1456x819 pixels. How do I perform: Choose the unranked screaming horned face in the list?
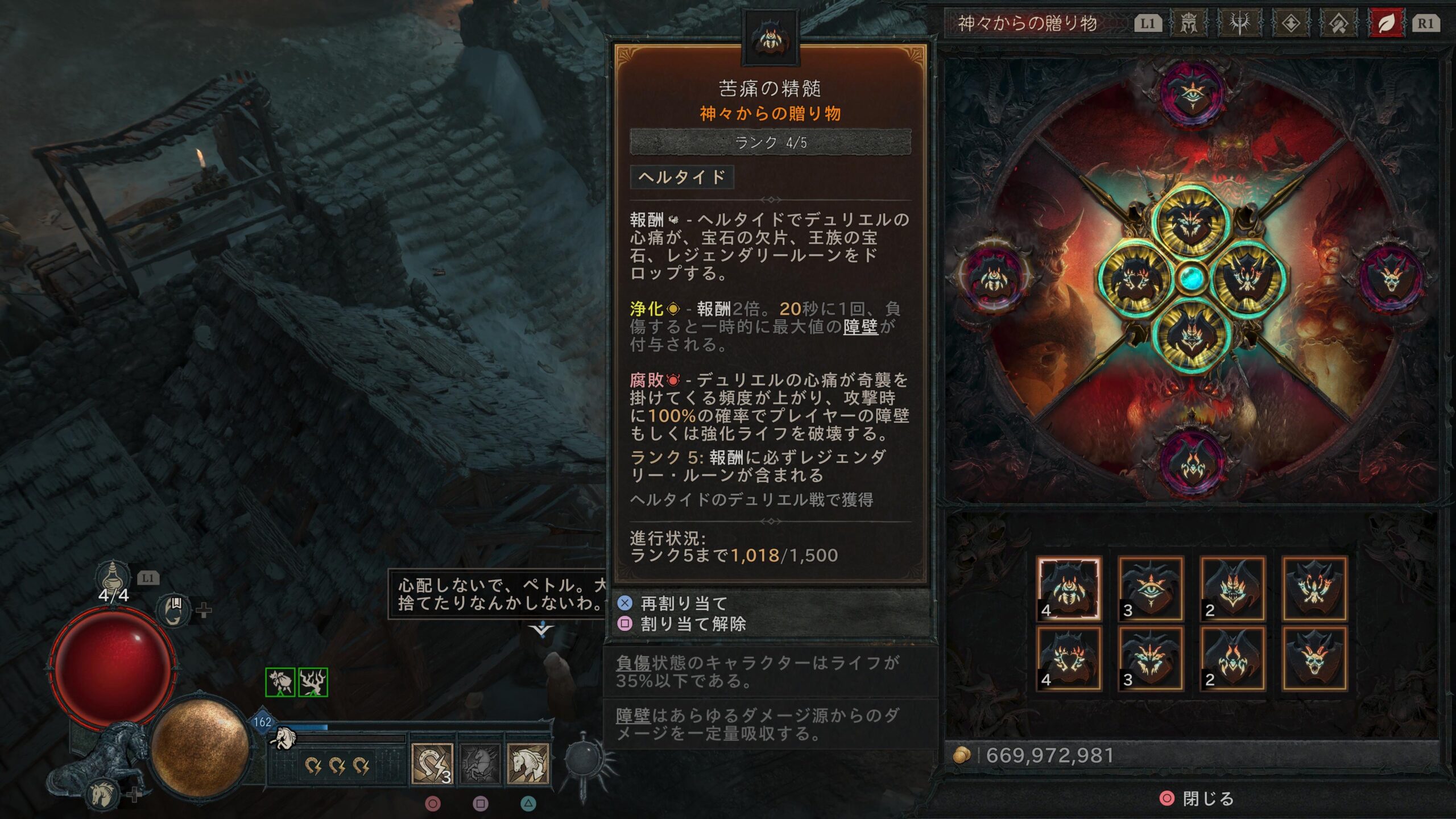click(x=1314, y=659)
